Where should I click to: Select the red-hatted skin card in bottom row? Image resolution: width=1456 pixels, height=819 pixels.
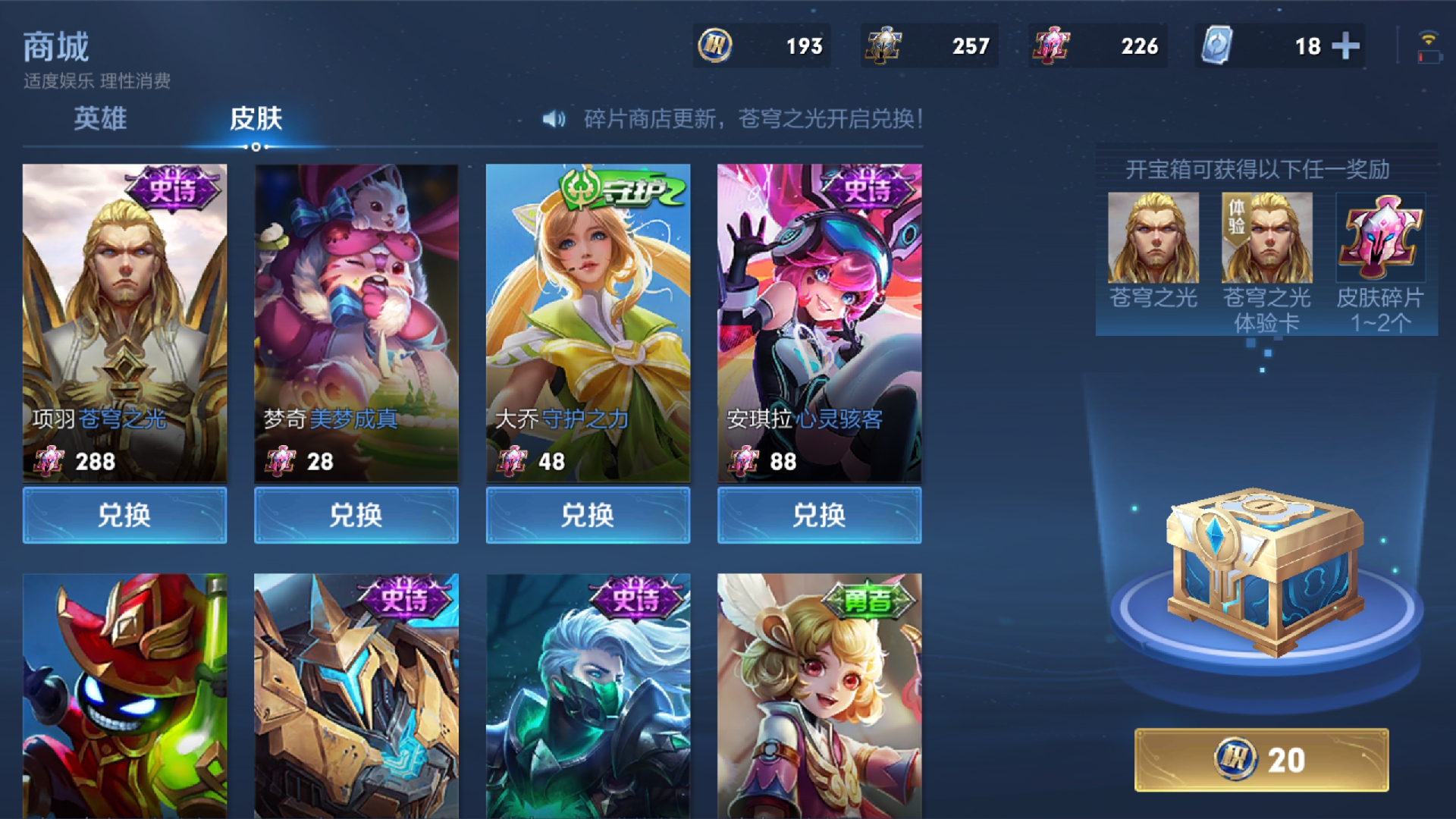click(124, 695)
